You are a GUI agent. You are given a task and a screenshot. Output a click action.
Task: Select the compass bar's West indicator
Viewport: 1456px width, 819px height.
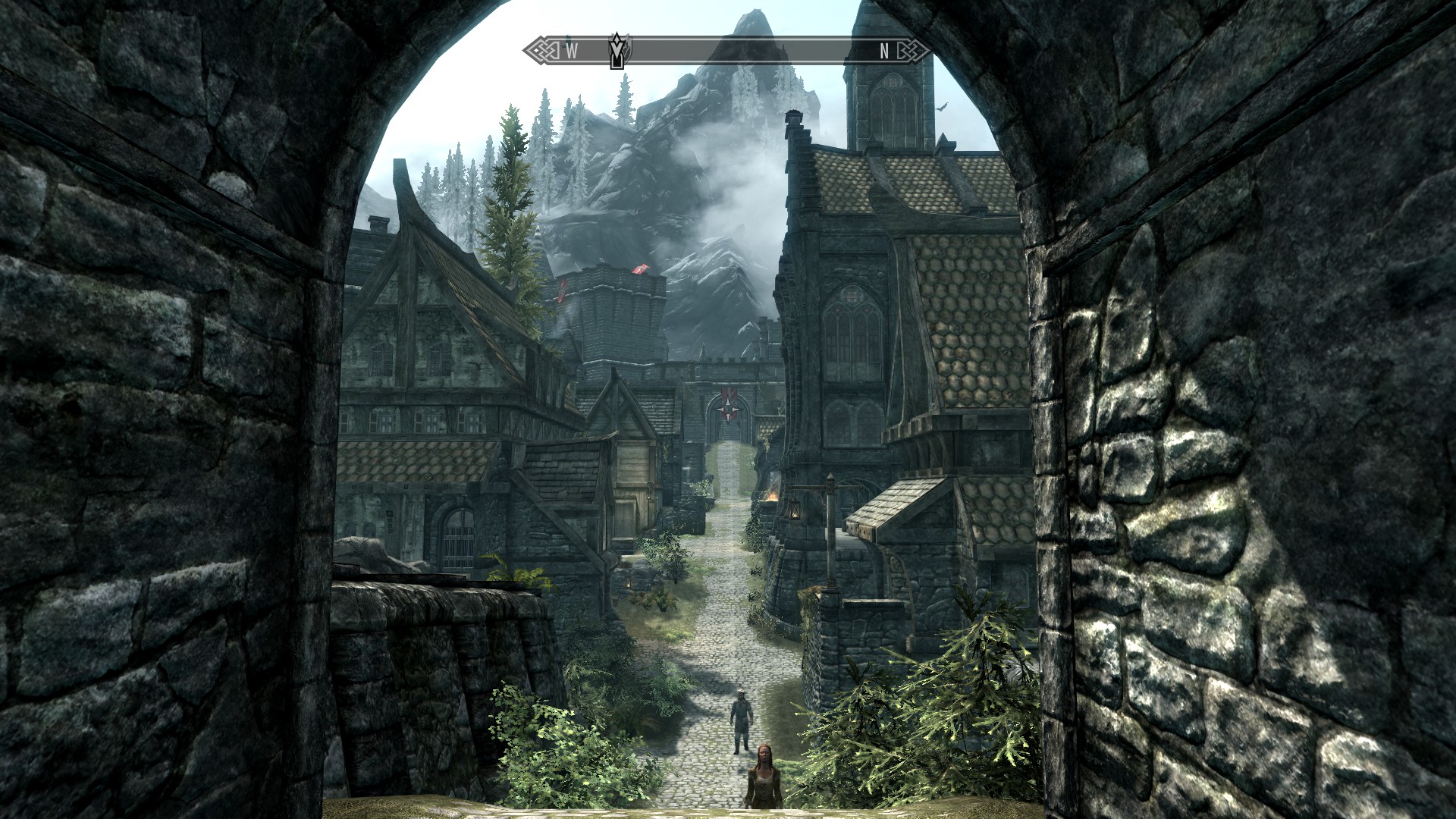pos(572,51)
